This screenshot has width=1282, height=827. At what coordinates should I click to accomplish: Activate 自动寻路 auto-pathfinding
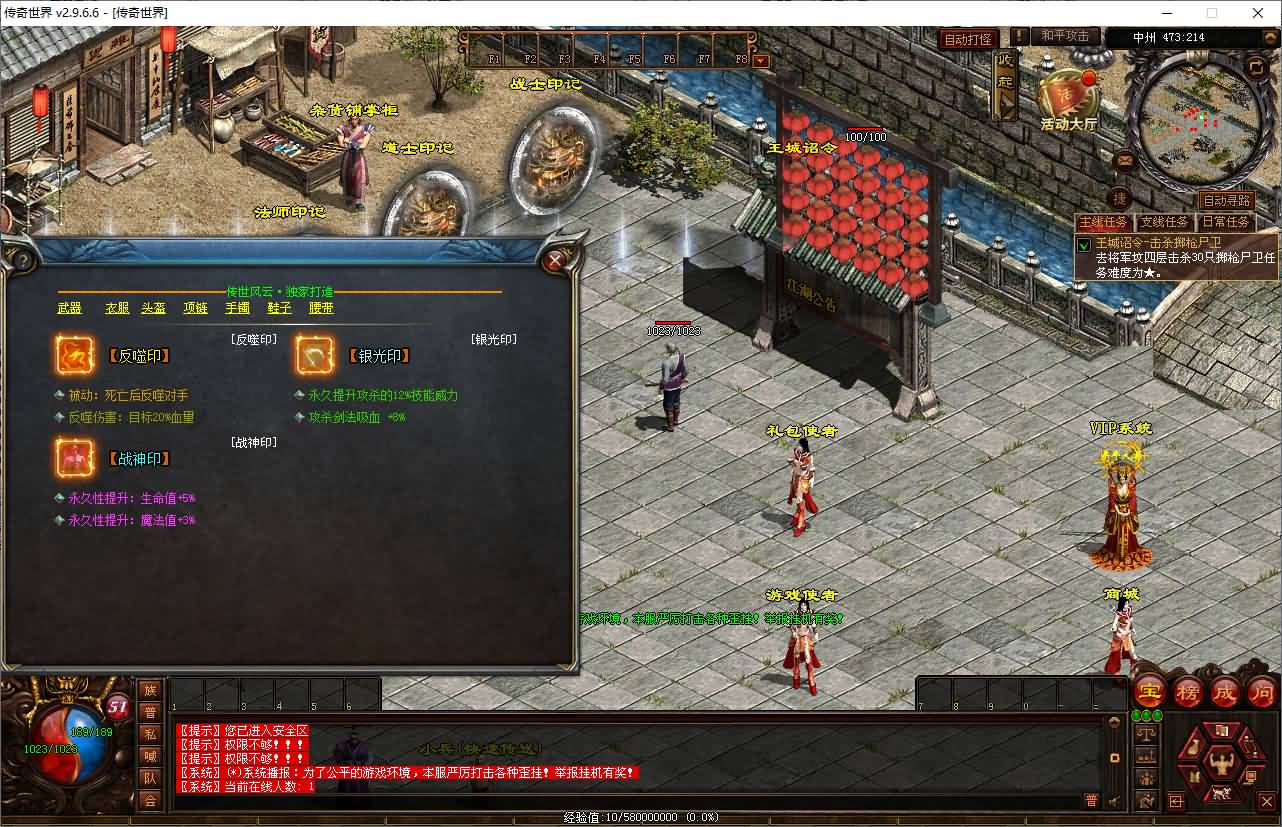click(x=1226, y=200)
